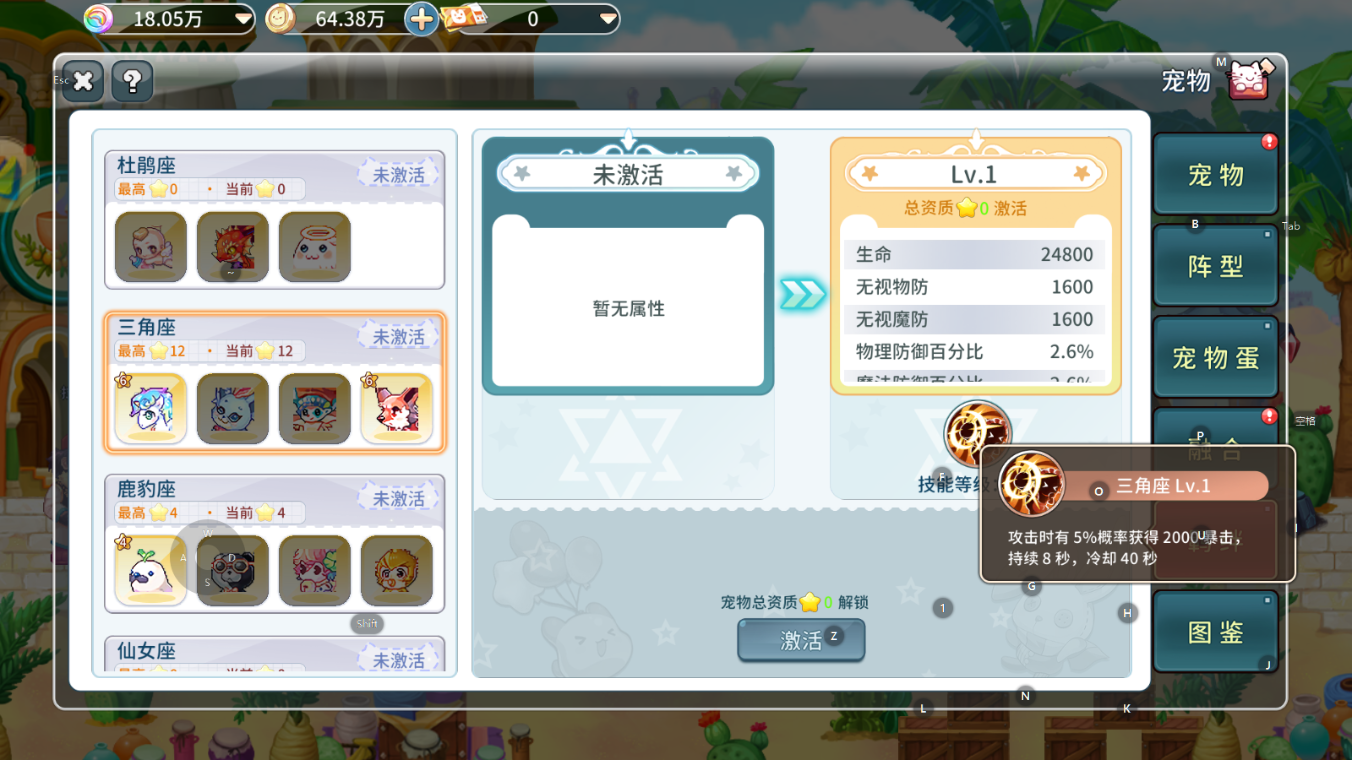Open the 宠物蛋 pet egg tab
The width and height of the screenshot is (1352, 760).
tap(1214, 357)
